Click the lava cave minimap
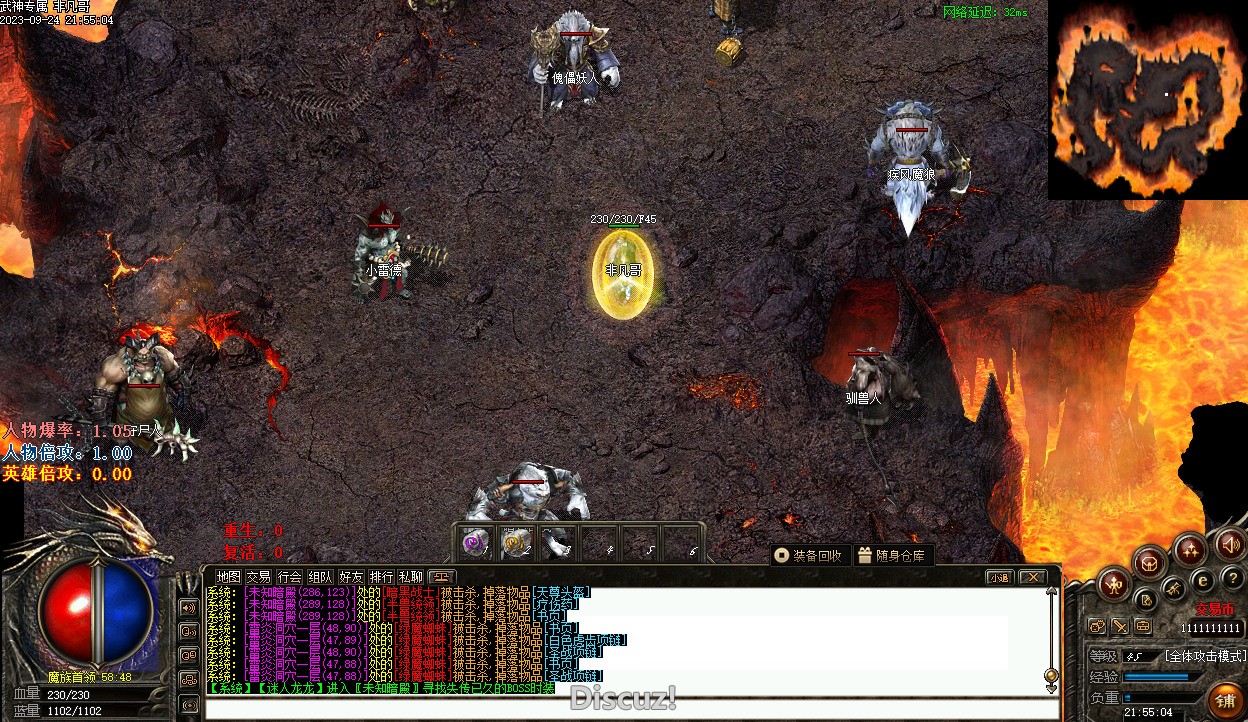The height and width of the screenshot is (722, 1248). coord(1147,100)
